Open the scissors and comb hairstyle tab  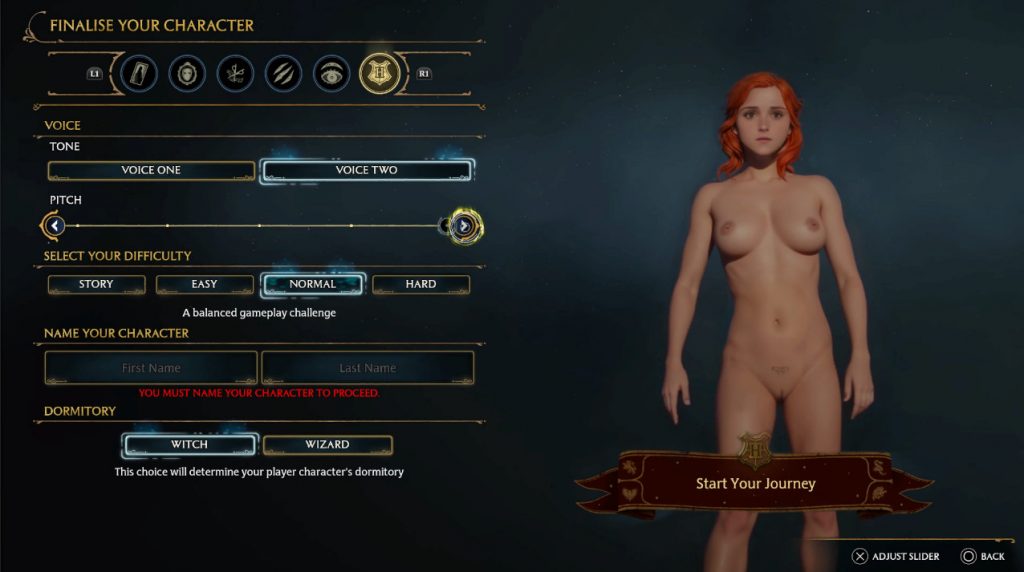[235, 73]
